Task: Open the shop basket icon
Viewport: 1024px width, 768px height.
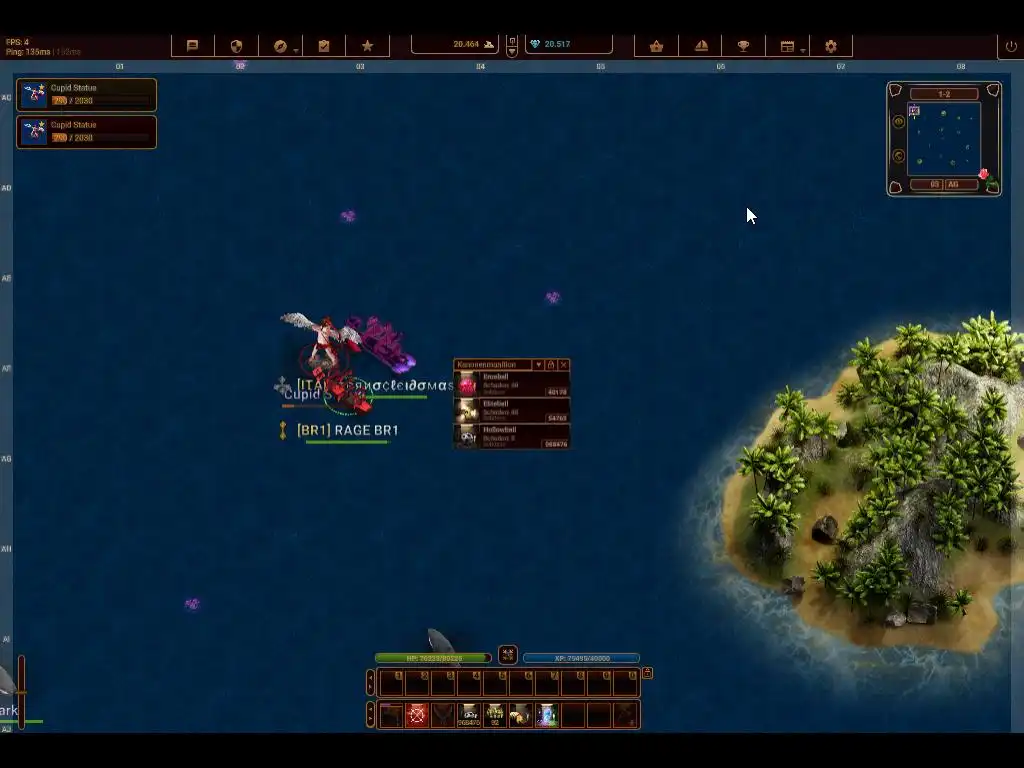Action: [656, 46]
